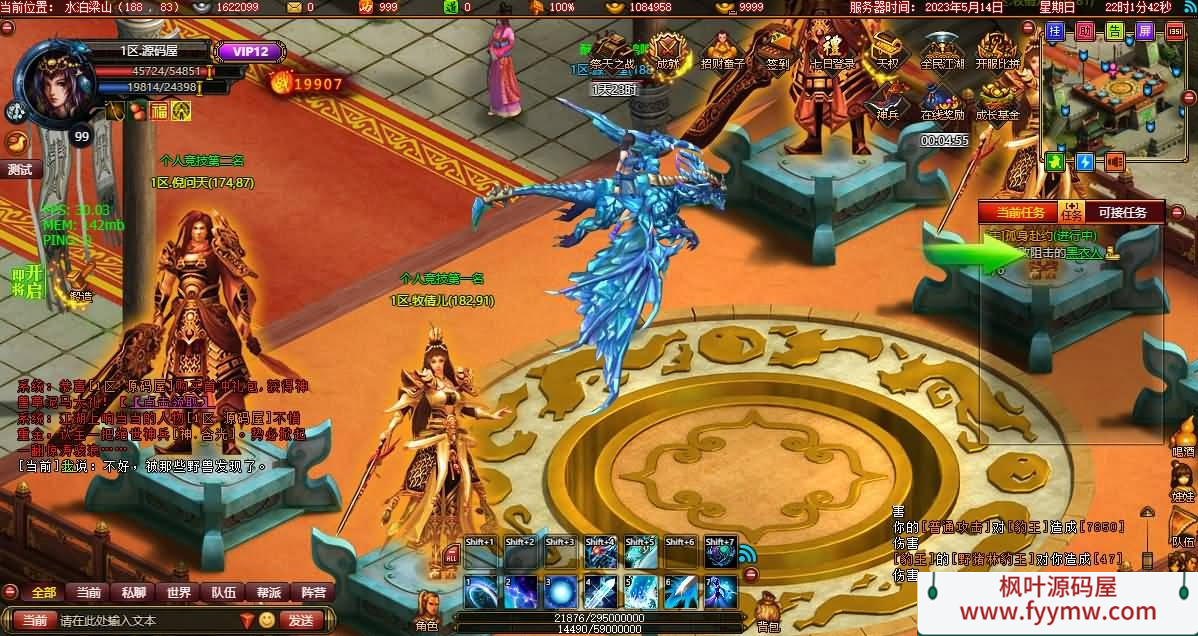Open the 招财童子 event icon
Image resolution: width=1198 pixels, height=636 pixels.
722,50
